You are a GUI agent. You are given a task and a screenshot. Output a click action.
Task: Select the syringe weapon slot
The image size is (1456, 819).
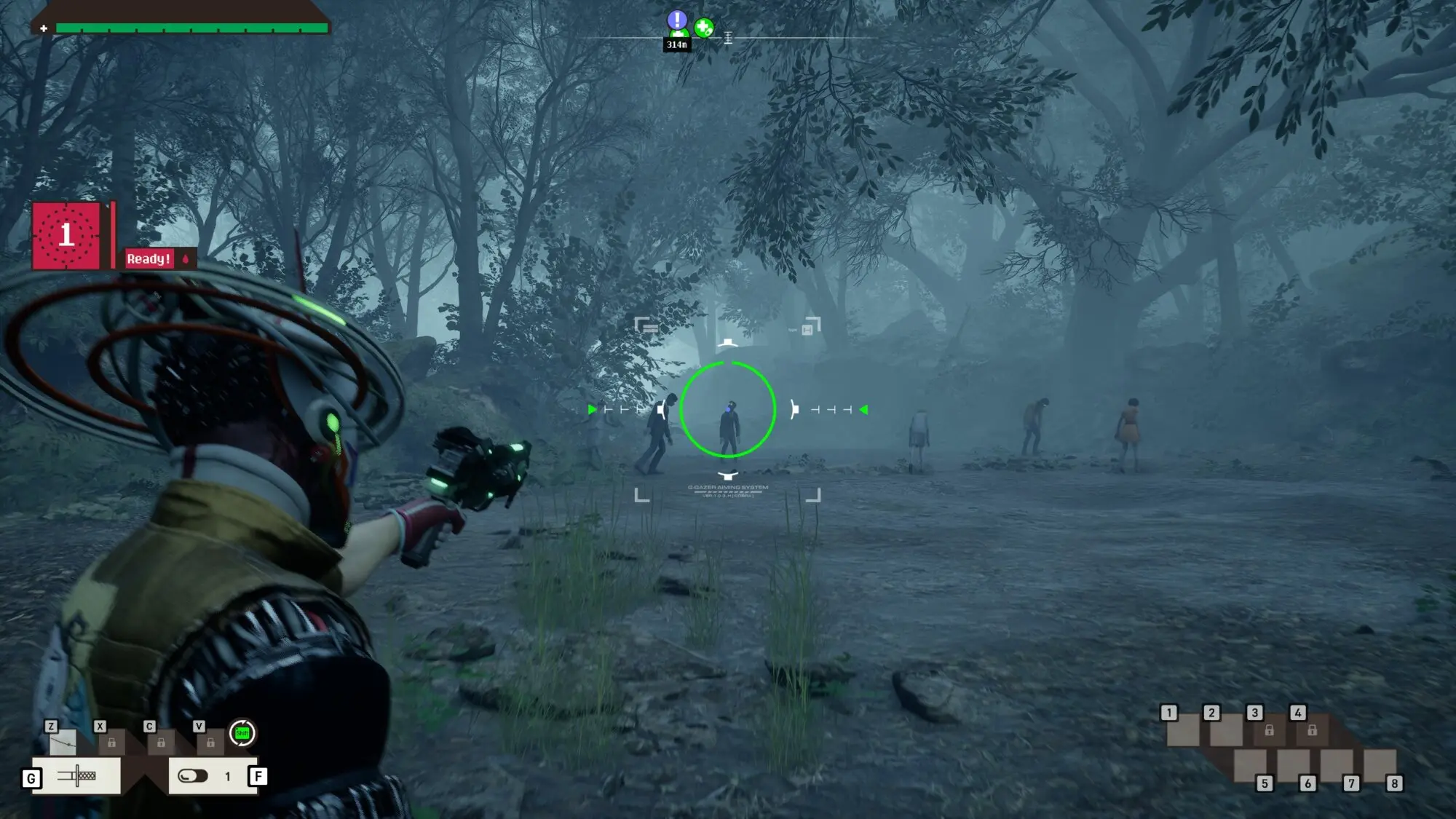[x=77, y=776]
